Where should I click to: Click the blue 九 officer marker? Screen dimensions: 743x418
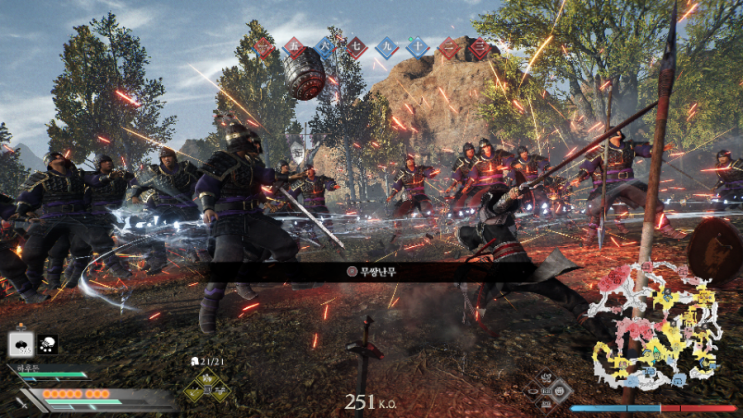click(387, 47)
